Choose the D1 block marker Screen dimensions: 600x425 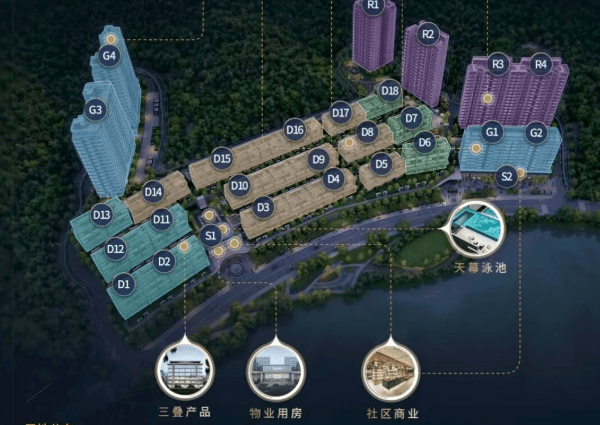[124, 285]
